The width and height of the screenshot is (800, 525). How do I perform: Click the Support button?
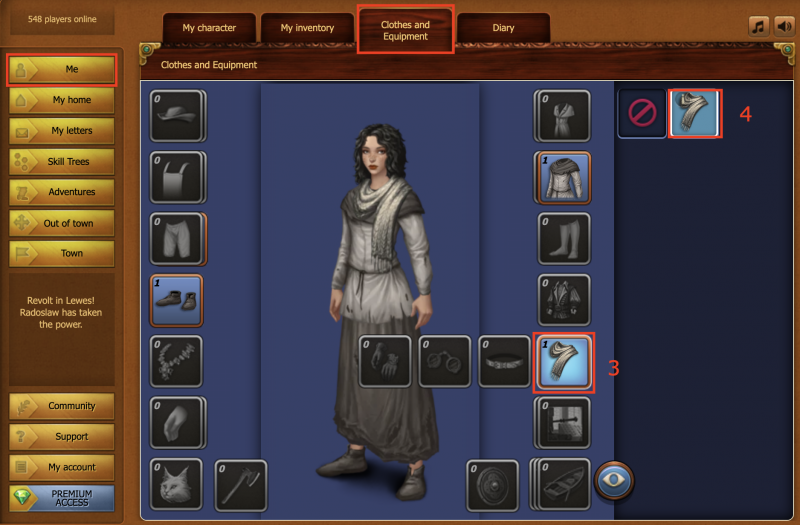pos(62,437)
